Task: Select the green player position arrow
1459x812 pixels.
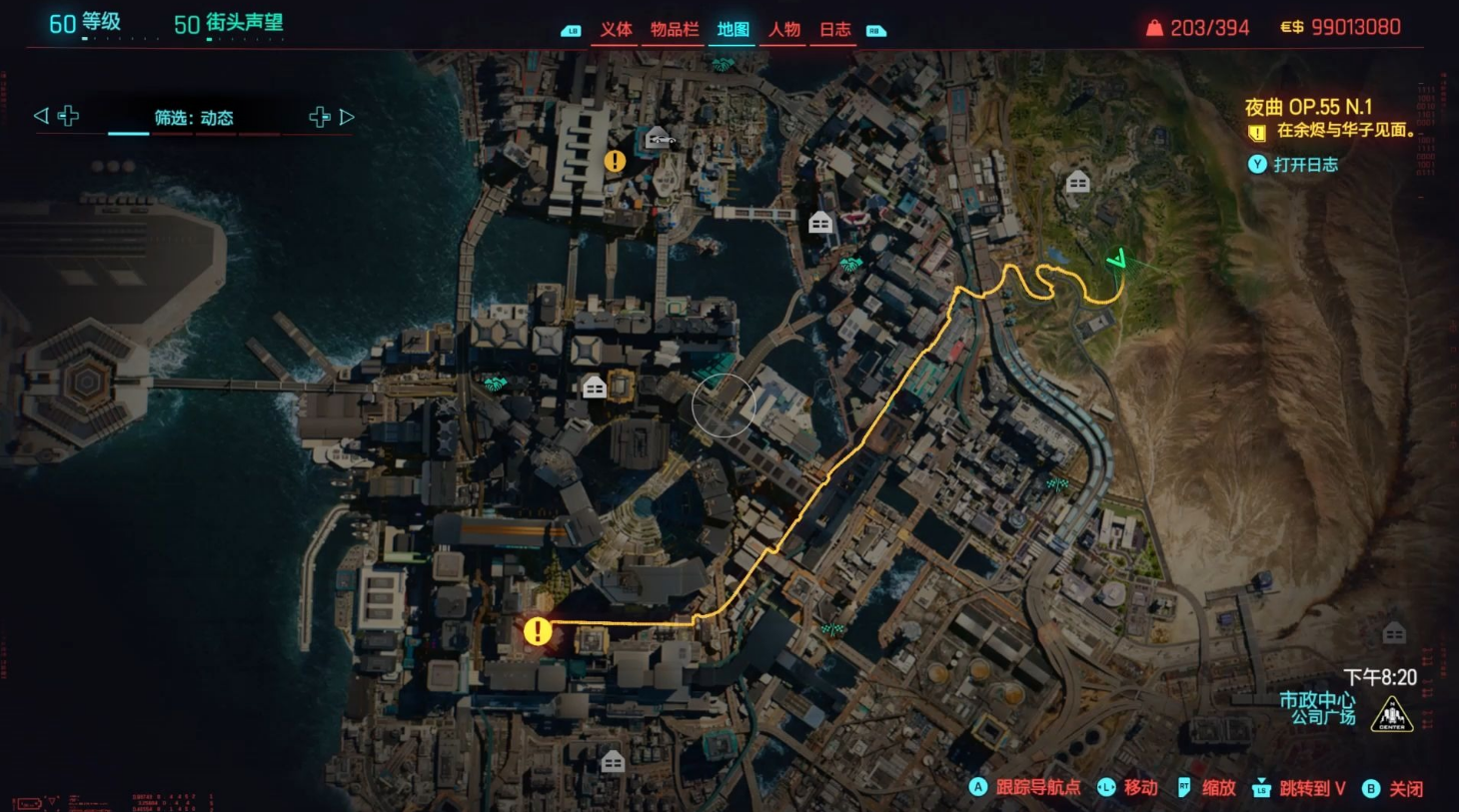Action: tap(1117, 260)
